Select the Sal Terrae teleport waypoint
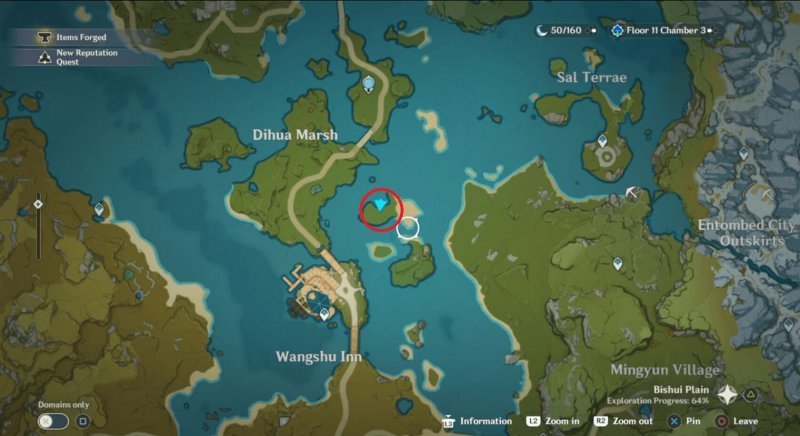Viewport: 800px width, 436px height. [x=603, y=142]
